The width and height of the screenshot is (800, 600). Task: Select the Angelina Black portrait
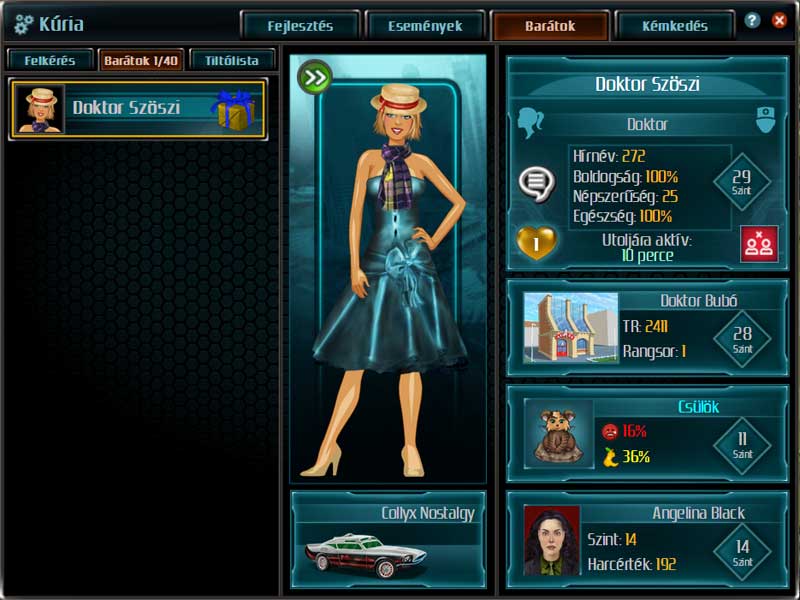click(x=551, y=540)
